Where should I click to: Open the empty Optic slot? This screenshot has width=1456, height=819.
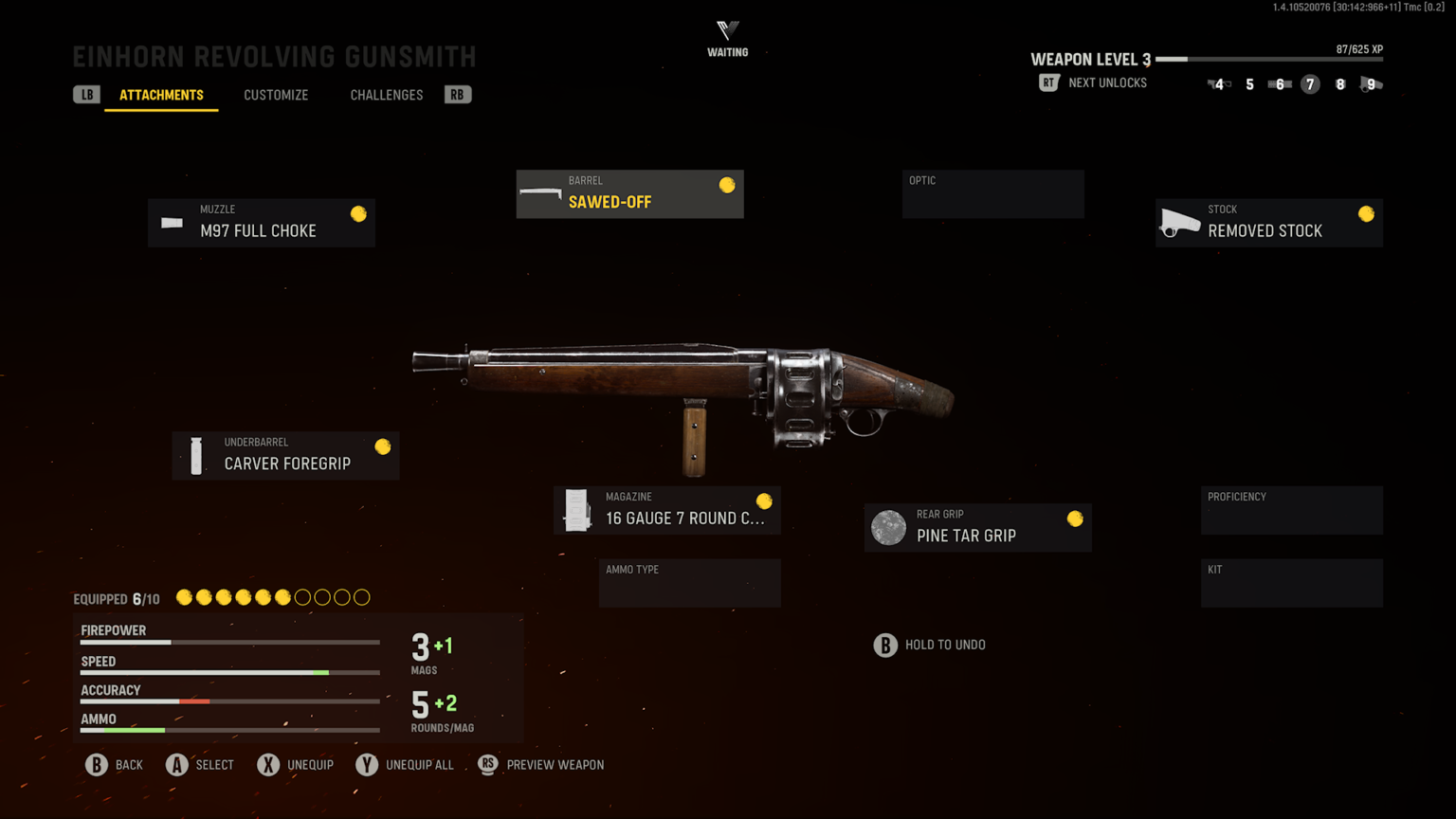point(992,194)
